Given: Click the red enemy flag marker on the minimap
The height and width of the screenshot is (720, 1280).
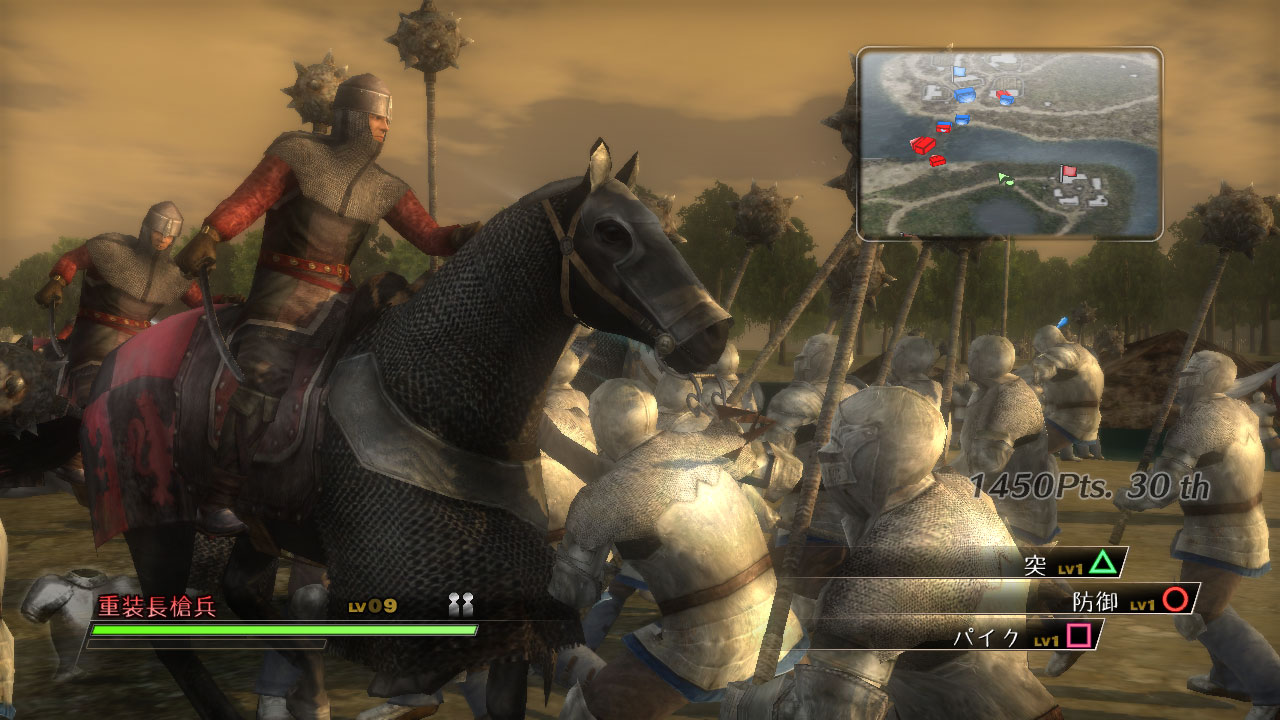Looking at the screenshot, I should pos(1069,170).
